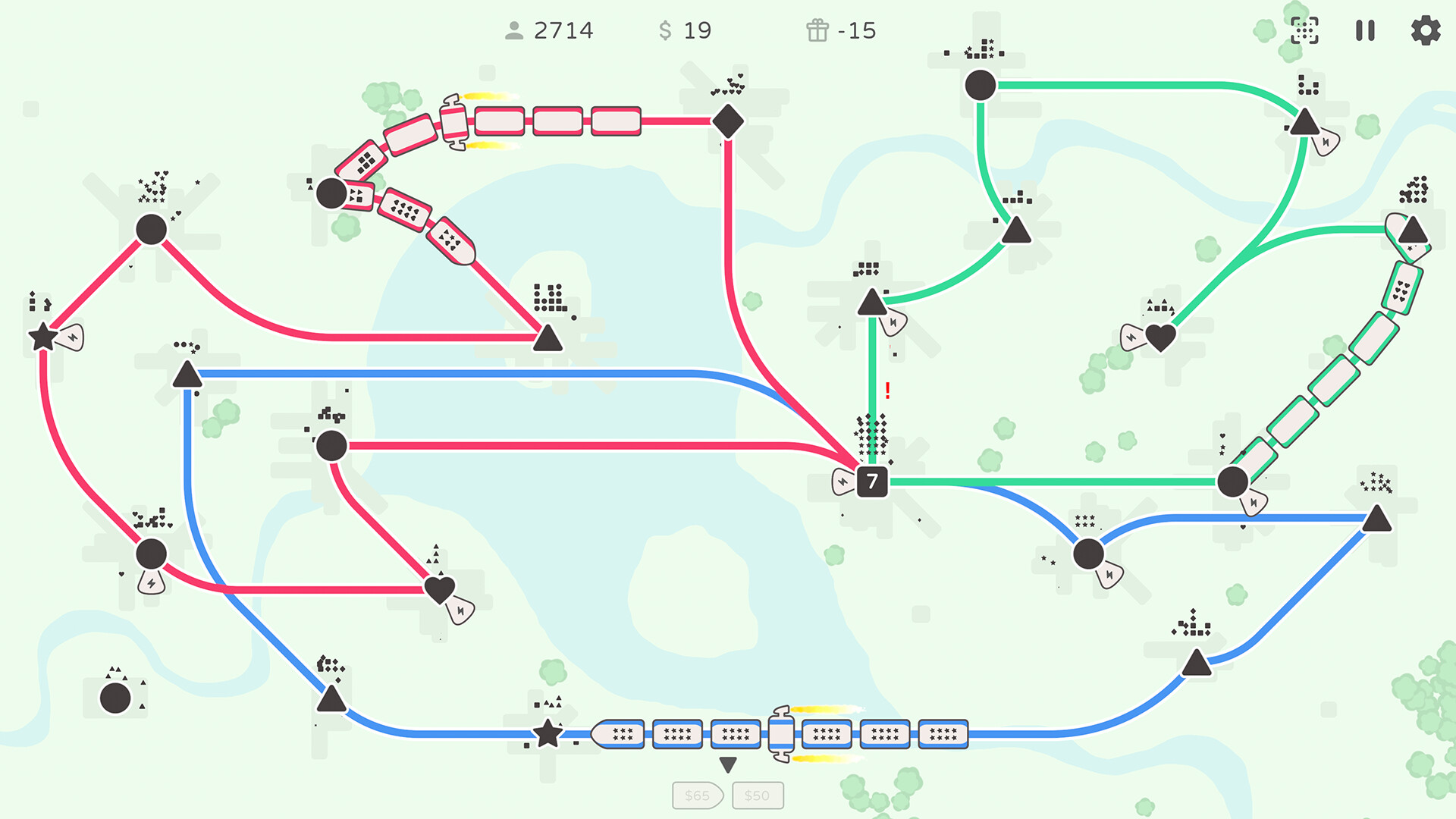This screenshot has height=819, width=1456.
Task: Click the gift icon showing -15
Action: (817, 31)
